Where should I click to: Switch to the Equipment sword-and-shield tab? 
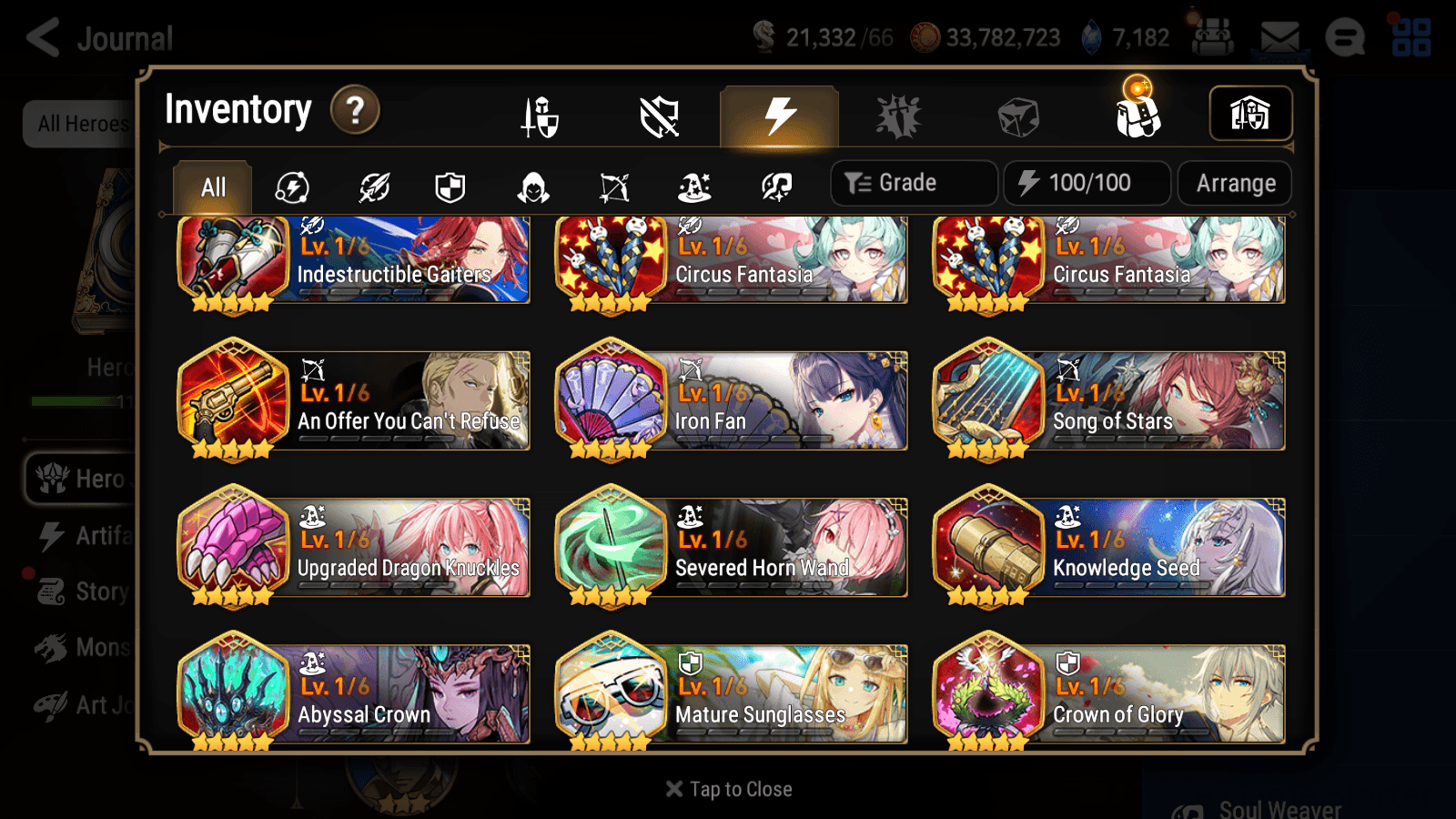(541, 116)
